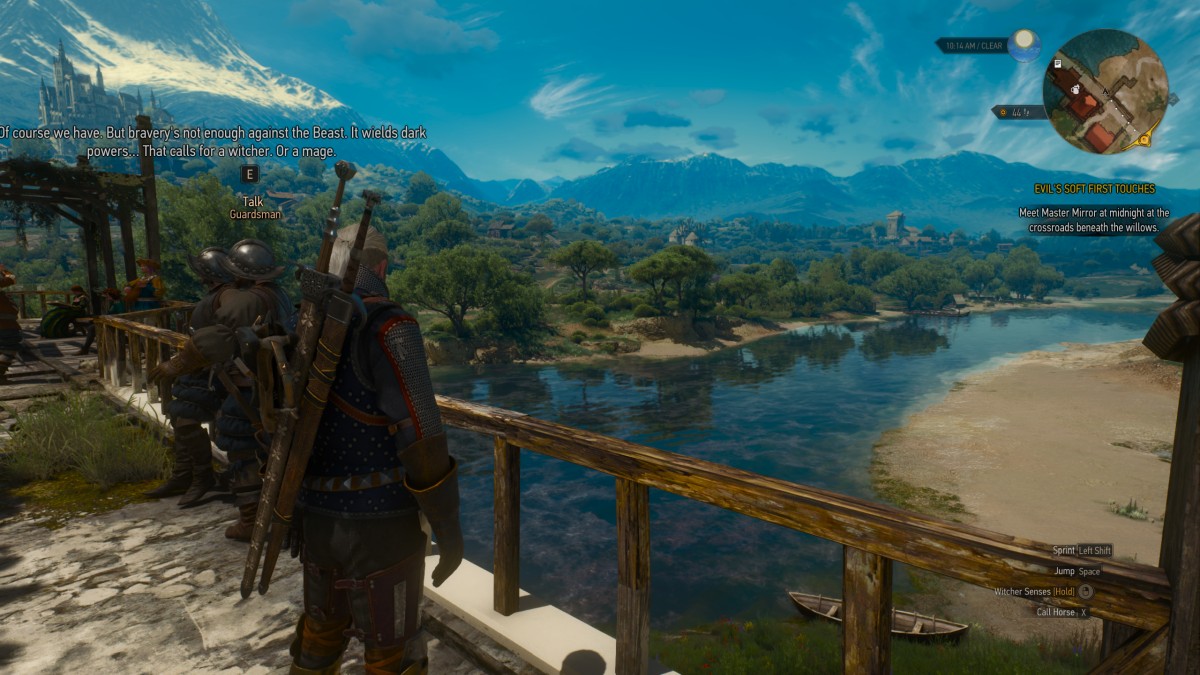1200x675 pixels.
Task: Click the notice board marker on minimap
Action: pos(1058,64)
